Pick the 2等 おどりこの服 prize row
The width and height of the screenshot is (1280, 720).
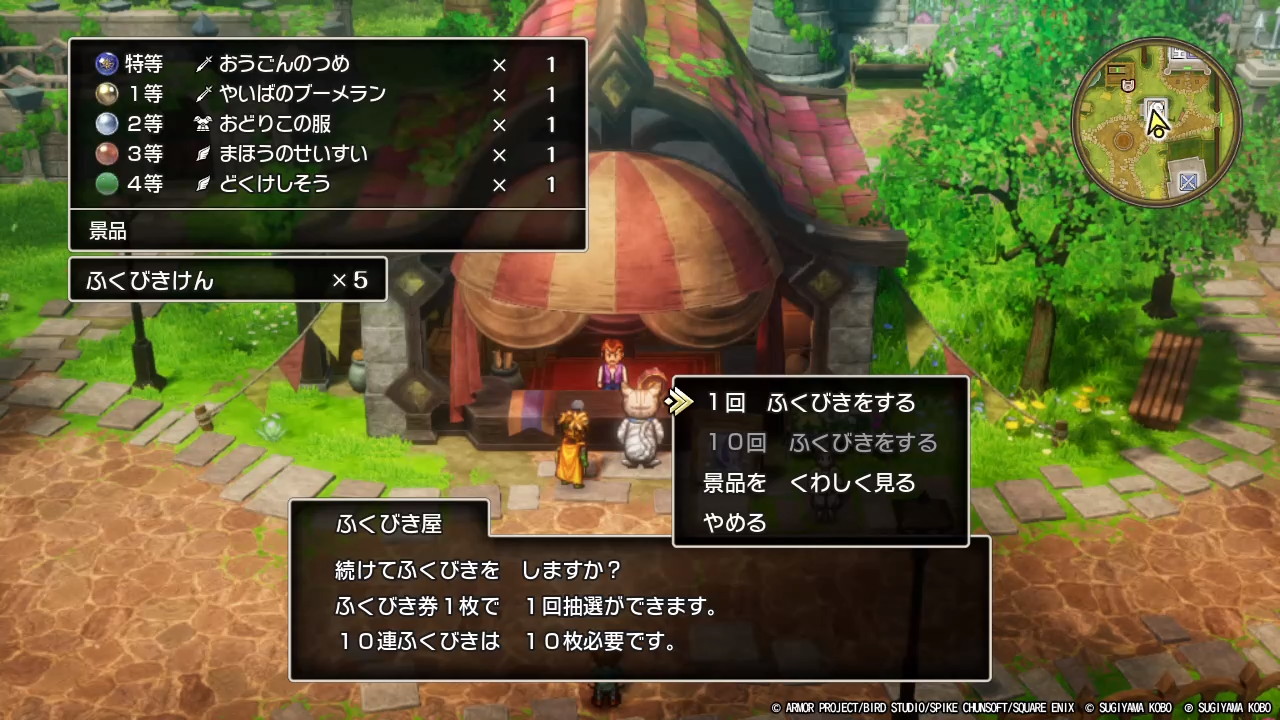[x=326, y=125]
